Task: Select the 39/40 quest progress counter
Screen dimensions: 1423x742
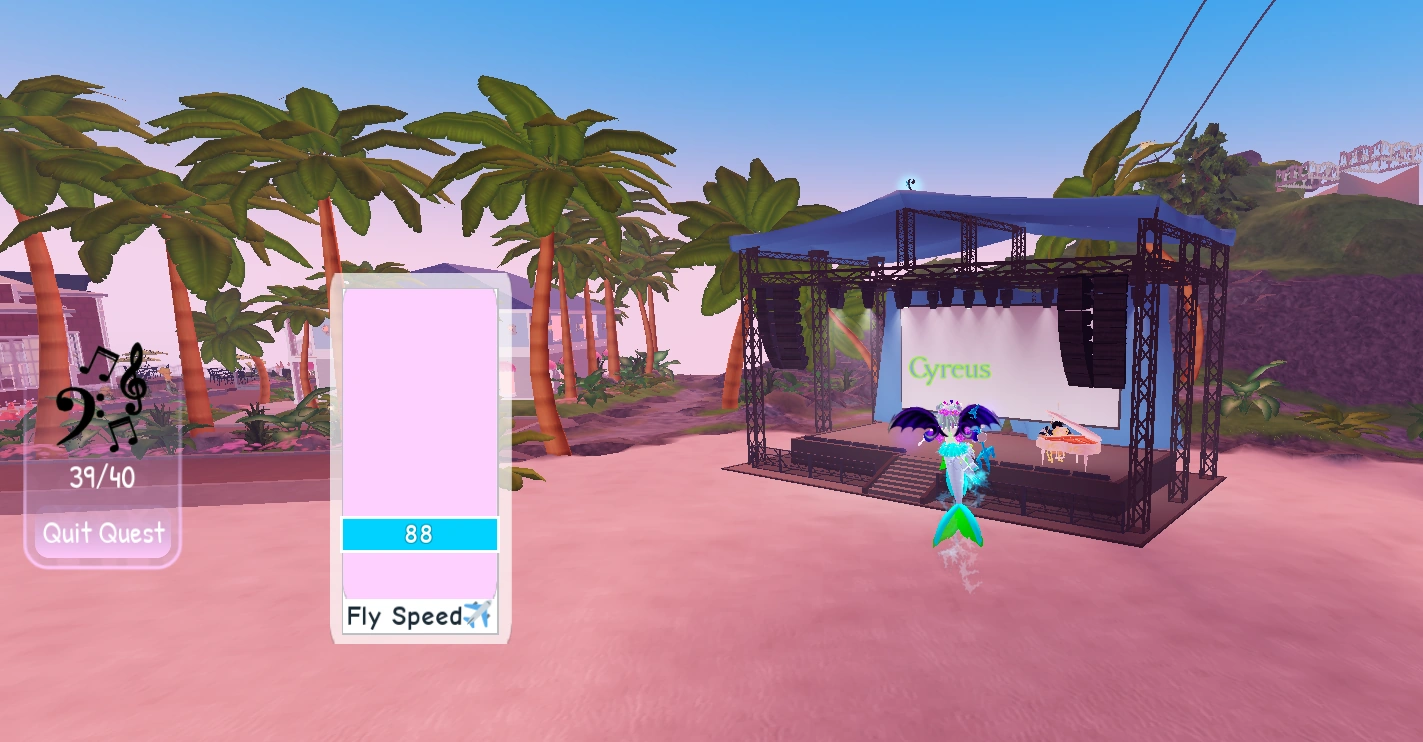Action: click(x=101, y=479)
